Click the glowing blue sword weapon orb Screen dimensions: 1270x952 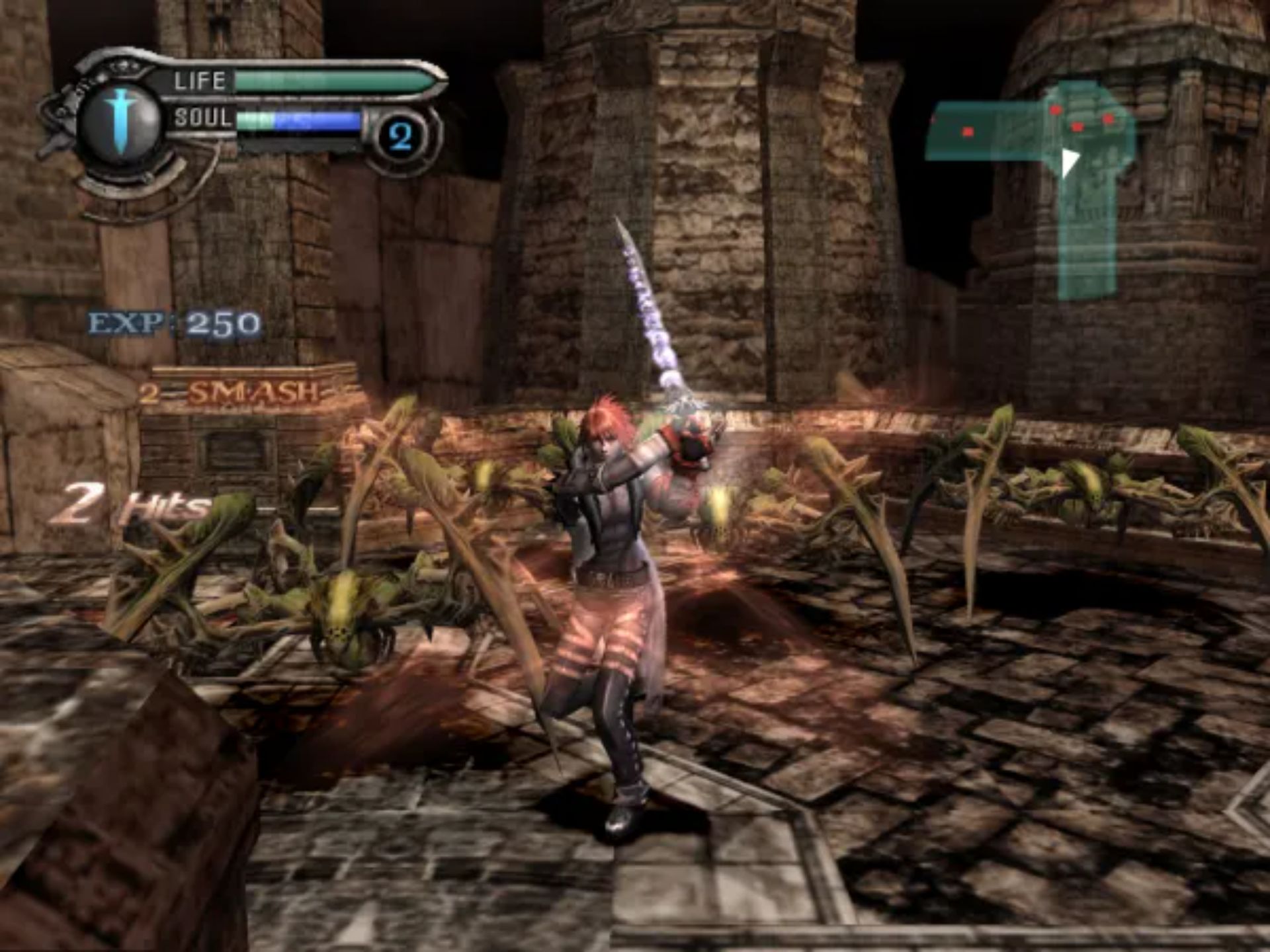point(120,122)
